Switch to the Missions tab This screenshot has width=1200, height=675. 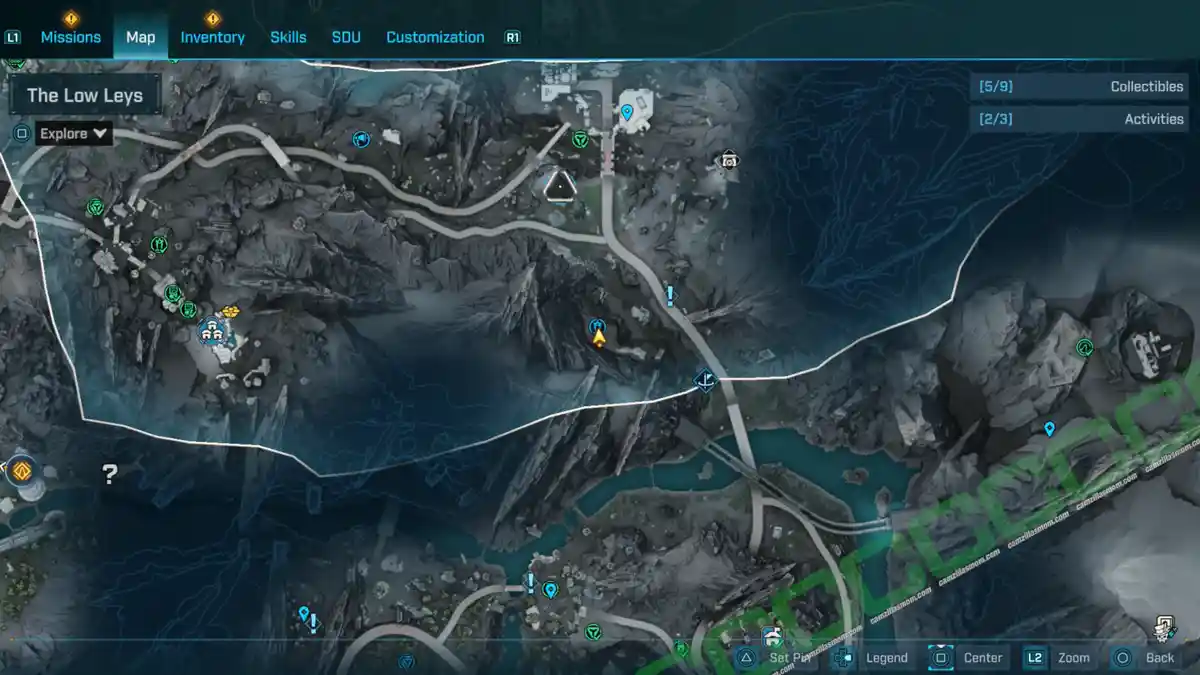click(x=70, y=37)
